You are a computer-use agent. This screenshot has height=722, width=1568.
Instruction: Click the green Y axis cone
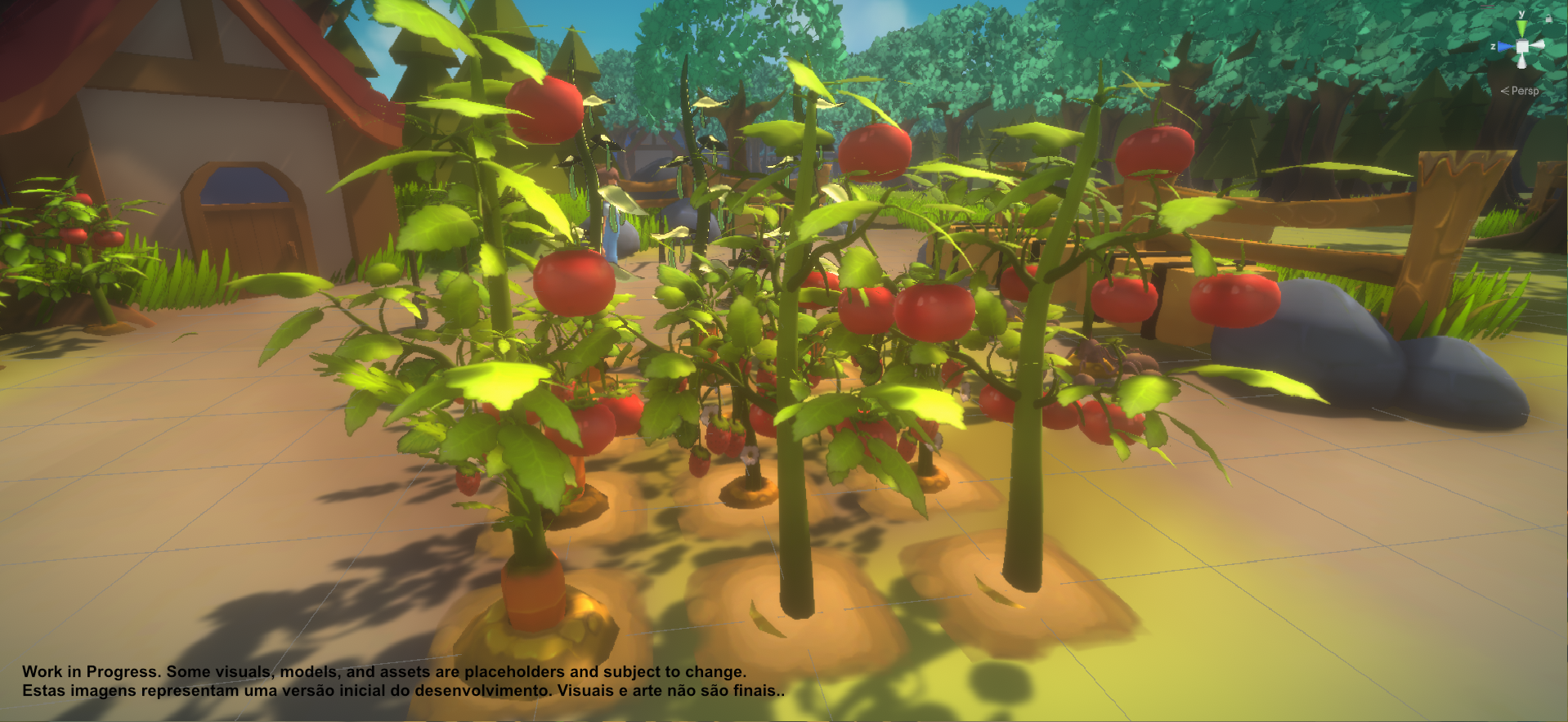[x=1521, y=28]
